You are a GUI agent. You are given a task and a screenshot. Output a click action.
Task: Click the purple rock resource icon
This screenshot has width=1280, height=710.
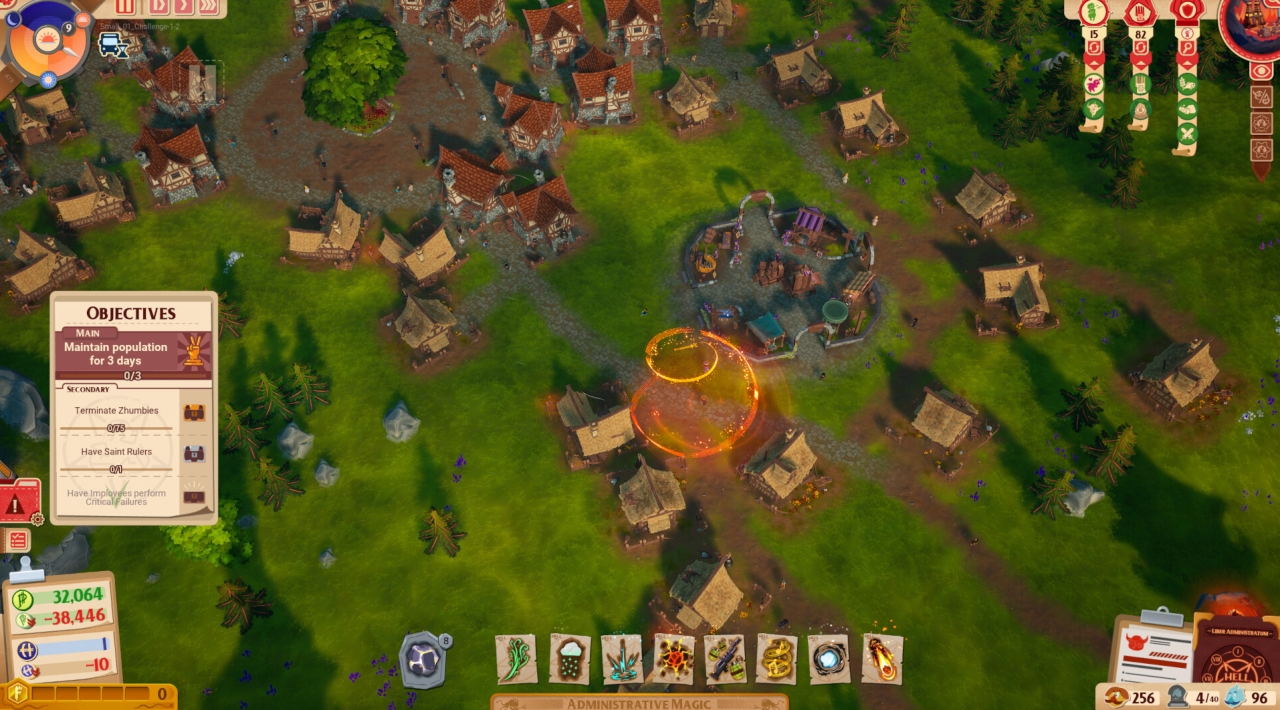[421, 660]
